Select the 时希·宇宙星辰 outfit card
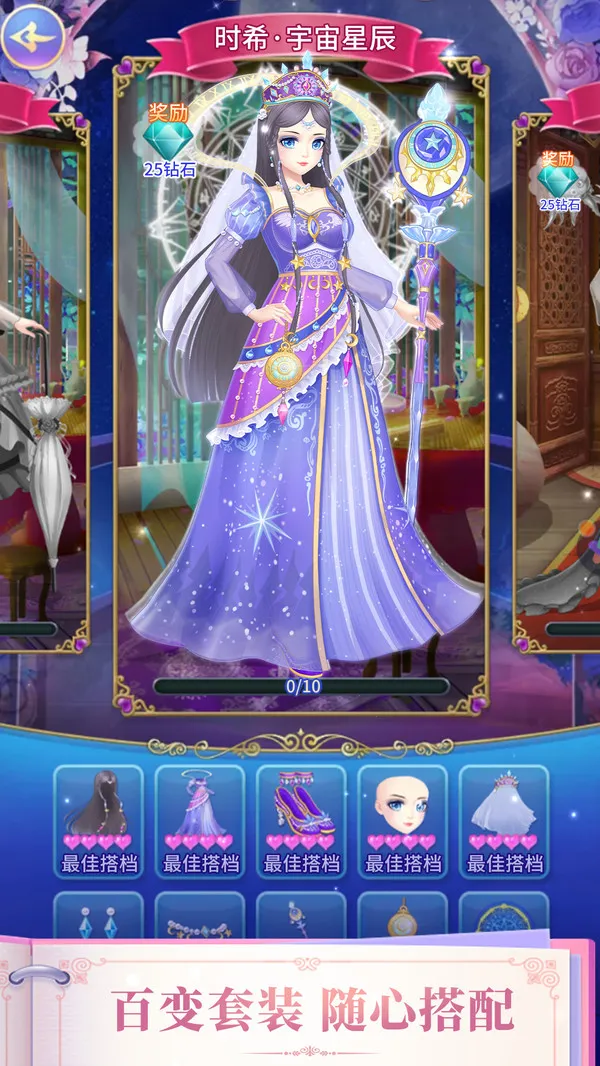 coord(300,380)
